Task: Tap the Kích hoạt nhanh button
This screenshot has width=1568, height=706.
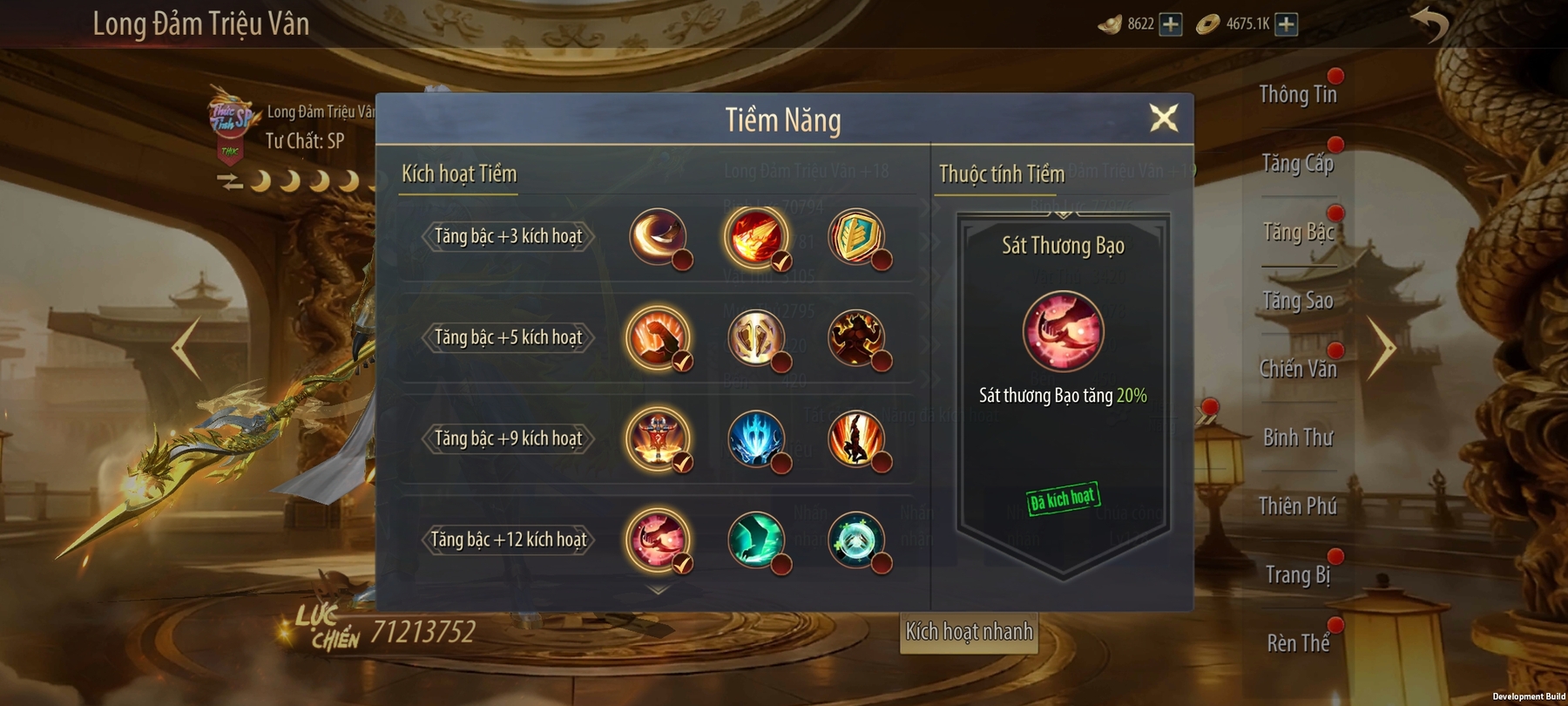Action: click(969, 632)
